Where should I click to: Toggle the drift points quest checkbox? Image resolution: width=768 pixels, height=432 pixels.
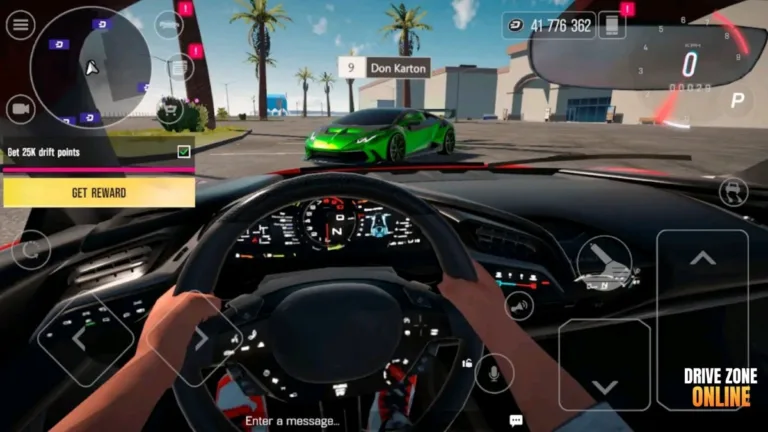pyautogui.click(x=184, y=152)
